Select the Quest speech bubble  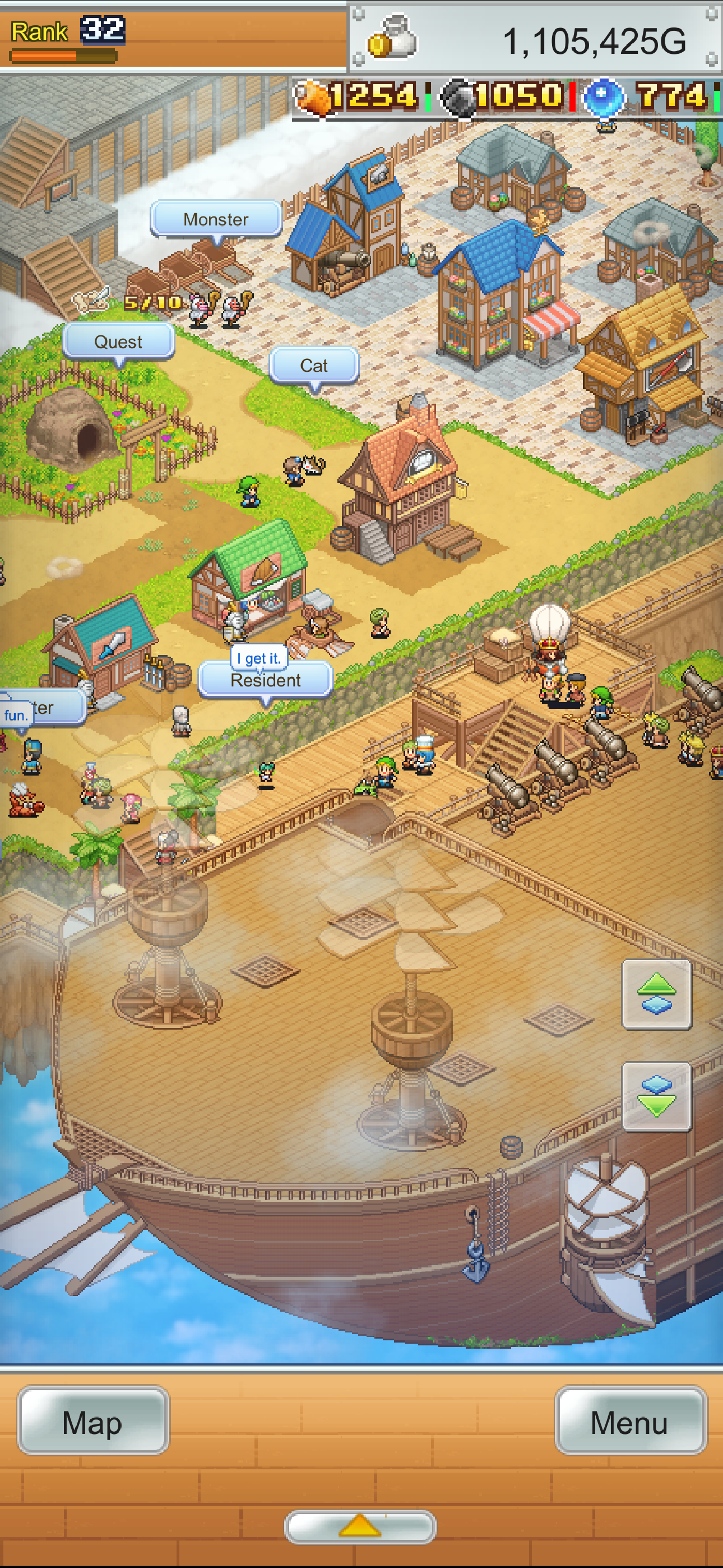pyautogui.click(x=119, y=342)
